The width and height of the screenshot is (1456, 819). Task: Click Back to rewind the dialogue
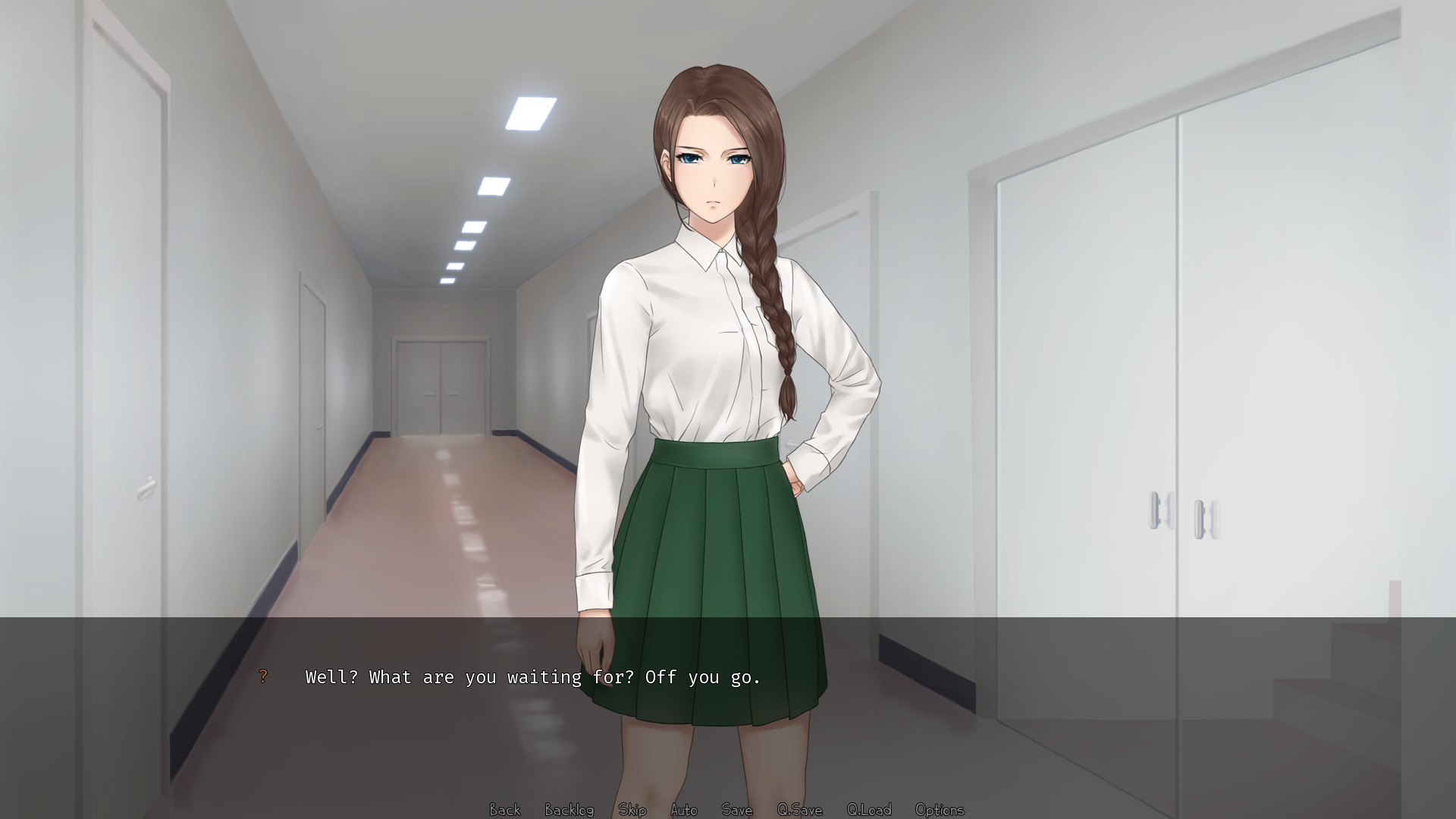coord(504,810)
